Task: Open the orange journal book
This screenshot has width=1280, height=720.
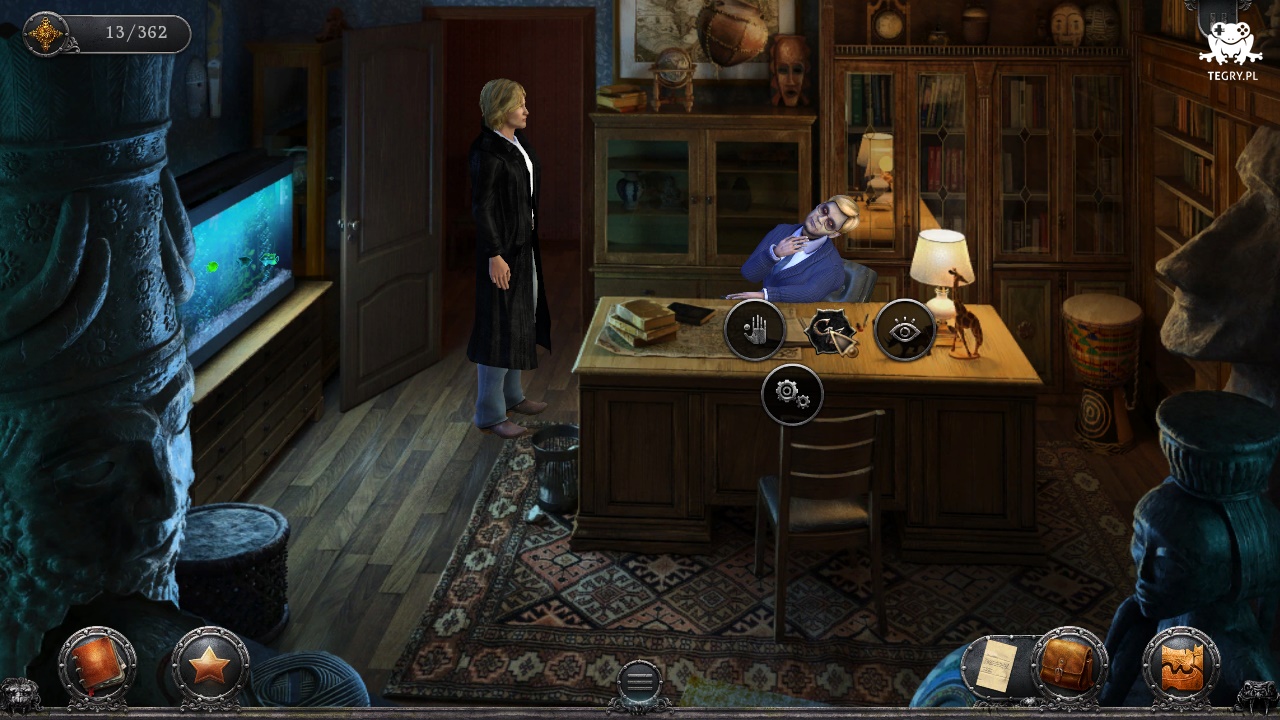Action: tap(96, 664)
